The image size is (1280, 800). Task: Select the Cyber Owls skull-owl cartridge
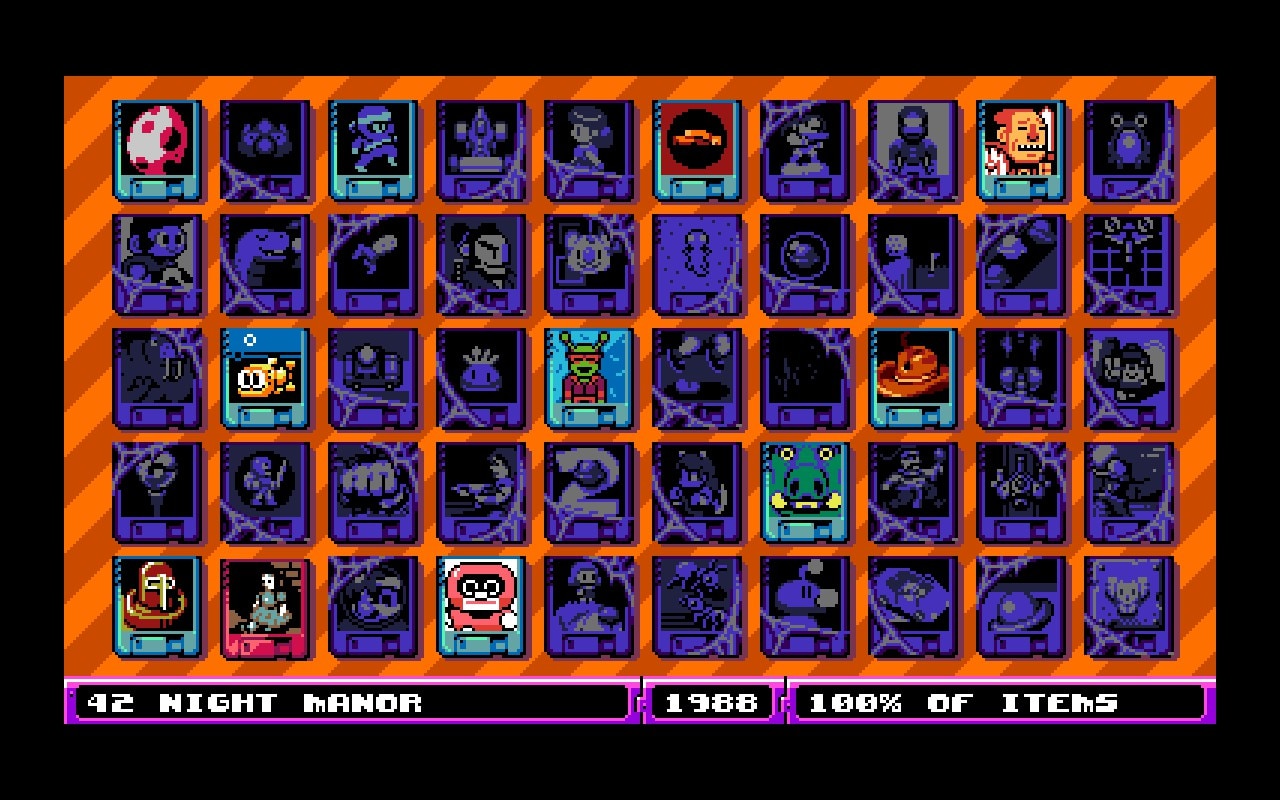click(x=1129, y=606)
